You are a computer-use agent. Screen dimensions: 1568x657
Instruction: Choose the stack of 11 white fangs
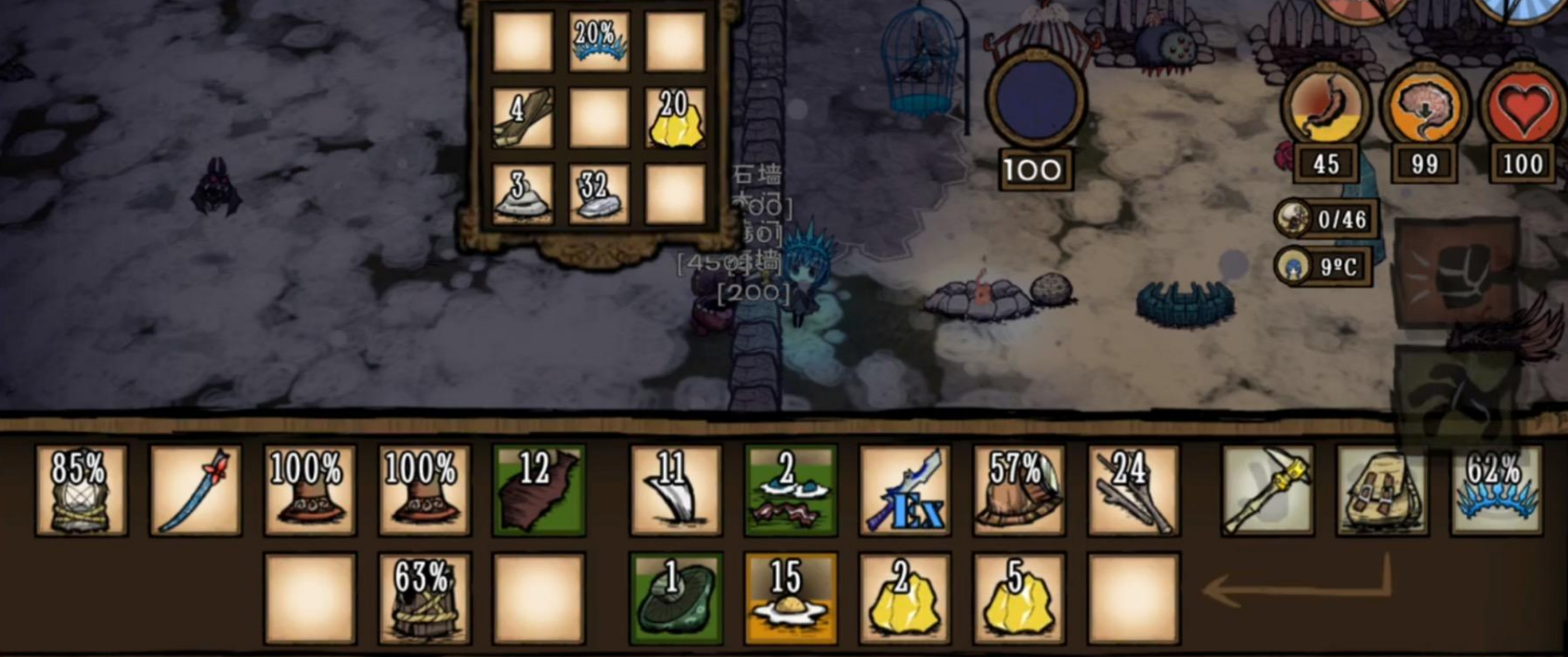[x=675, y=490]
